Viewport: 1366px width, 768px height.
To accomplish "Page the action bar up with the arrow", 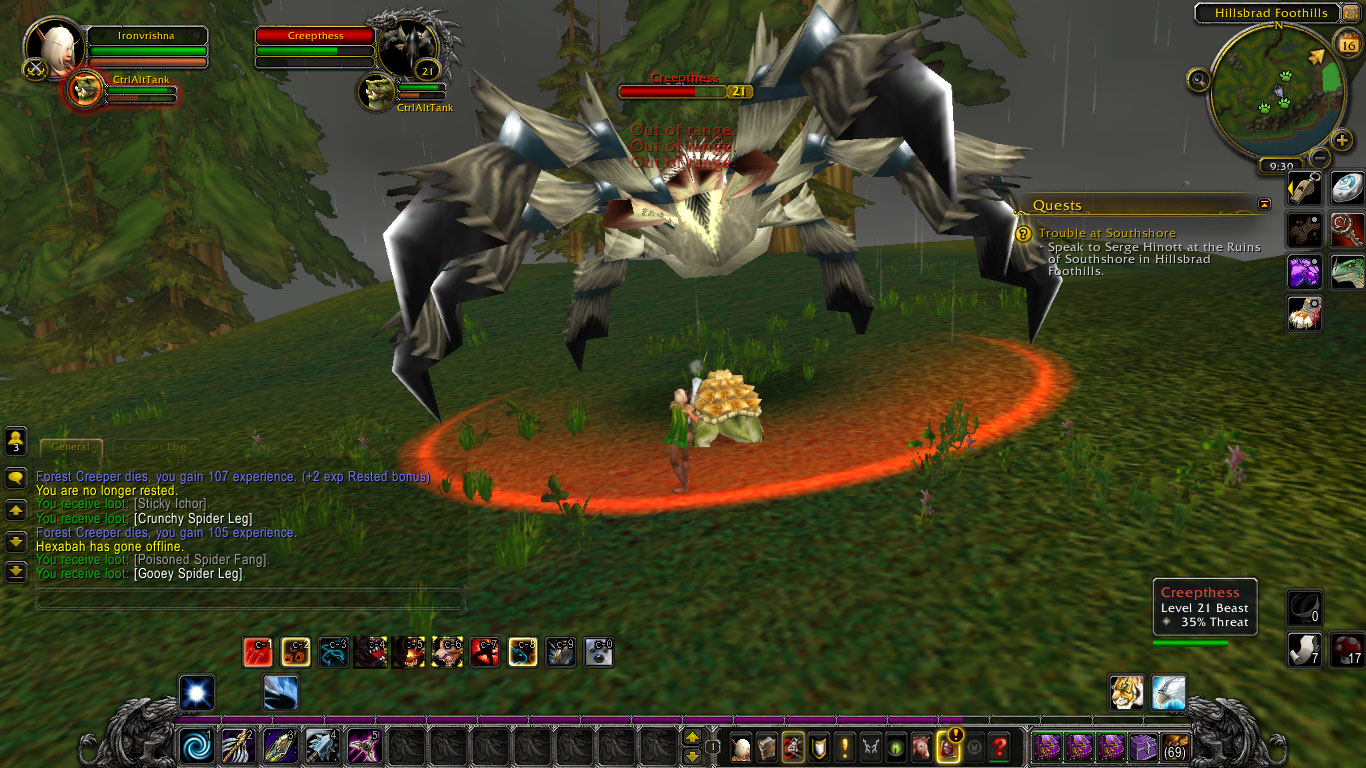I will 692,737.
